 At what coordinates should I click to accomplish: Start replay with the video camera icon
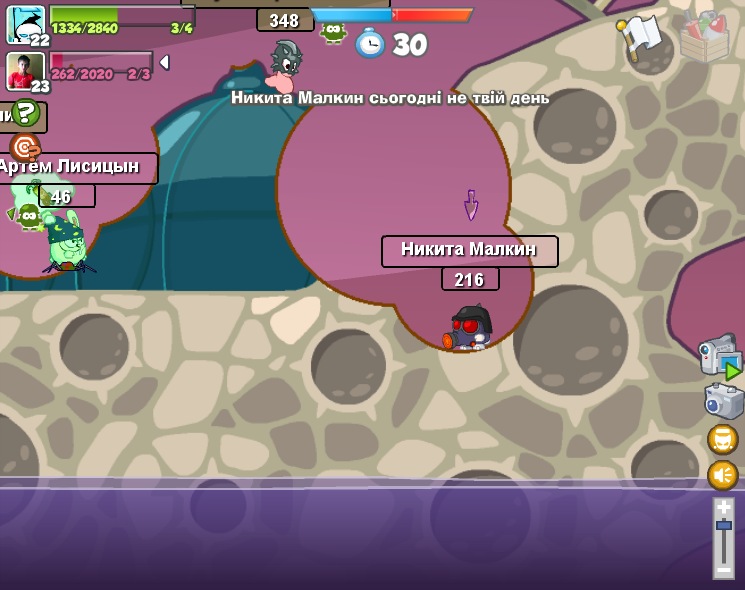pyautogui.click(x=719, y=357)
